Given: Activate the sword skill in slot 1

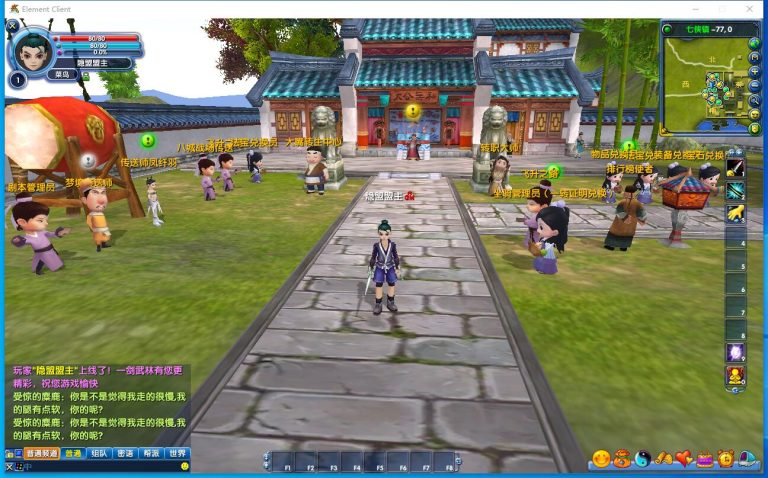Looking at the screenshot, I should click(735, 167).
